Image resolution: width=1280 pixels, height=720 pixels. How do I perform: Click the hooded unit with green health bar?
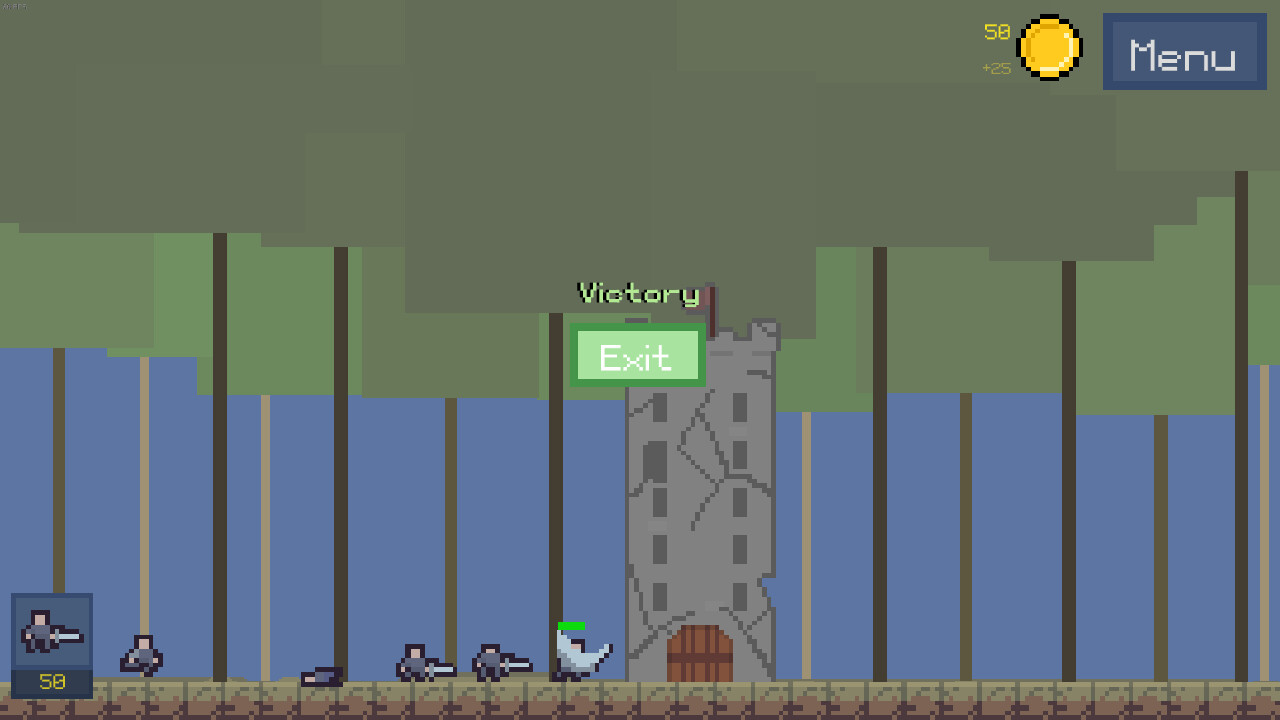tap(578, 655)
